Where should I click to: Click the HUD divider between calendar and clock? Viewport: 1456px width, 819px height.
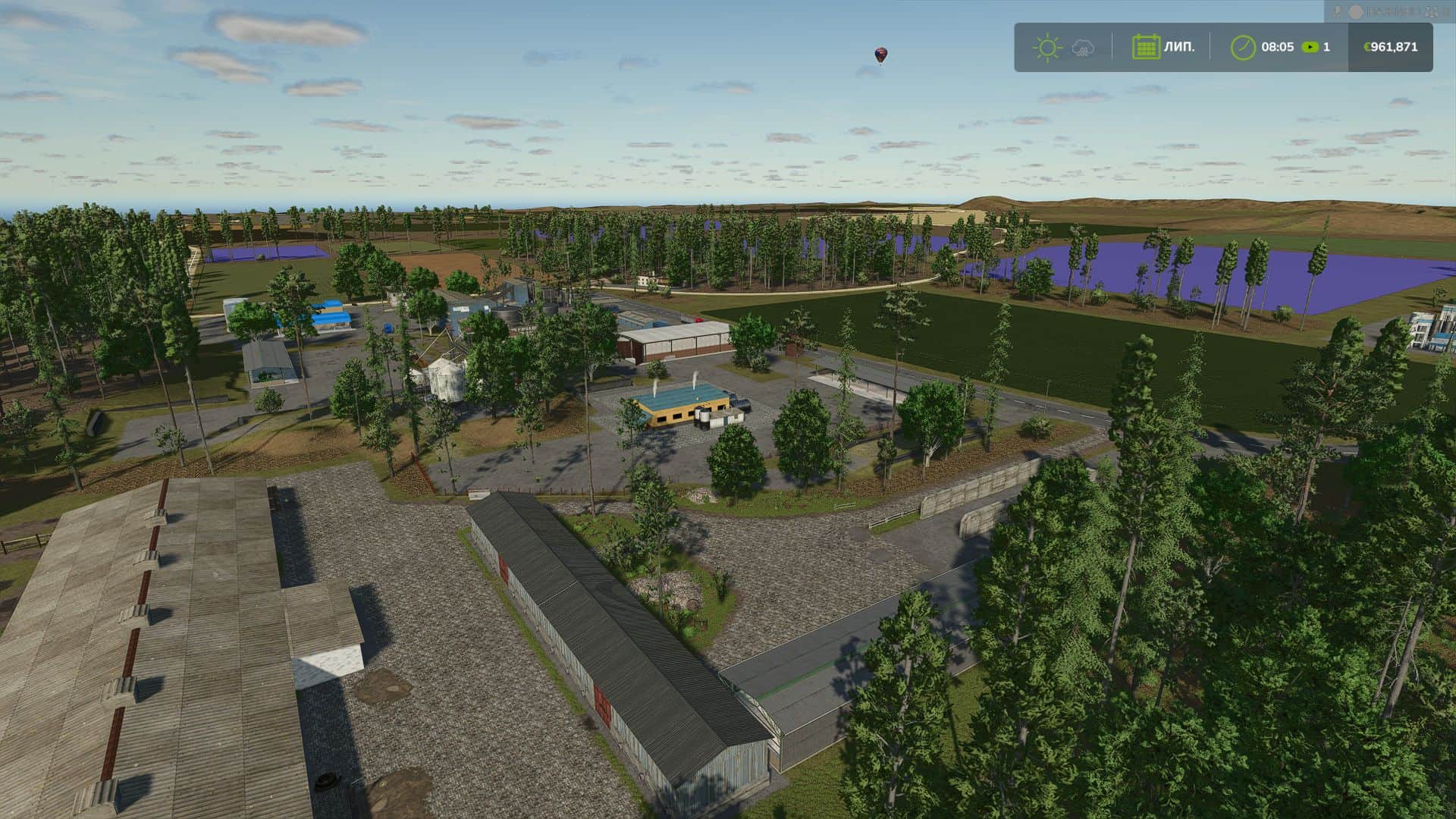(x=1210, y=47)
